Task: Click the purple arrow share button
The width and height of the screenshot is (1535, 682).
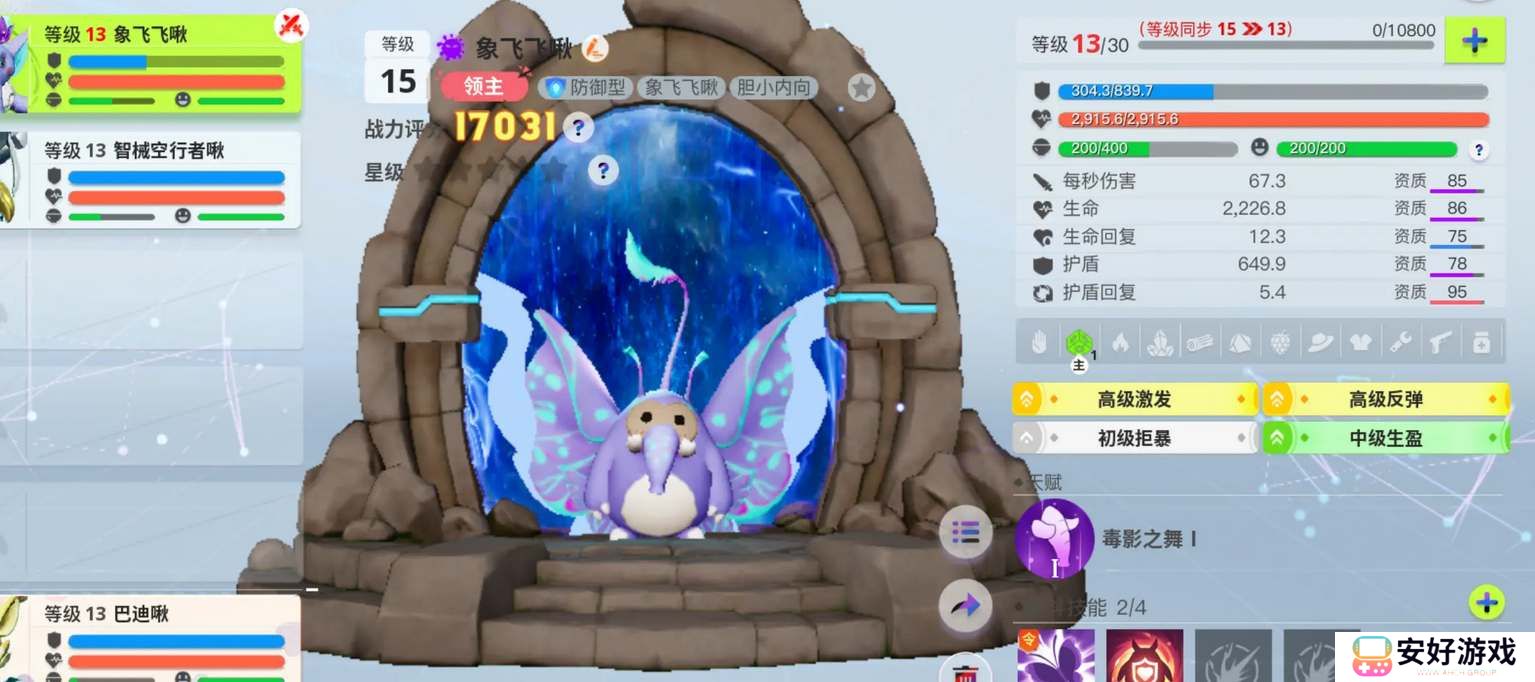Action: click(x=965, y=606)
